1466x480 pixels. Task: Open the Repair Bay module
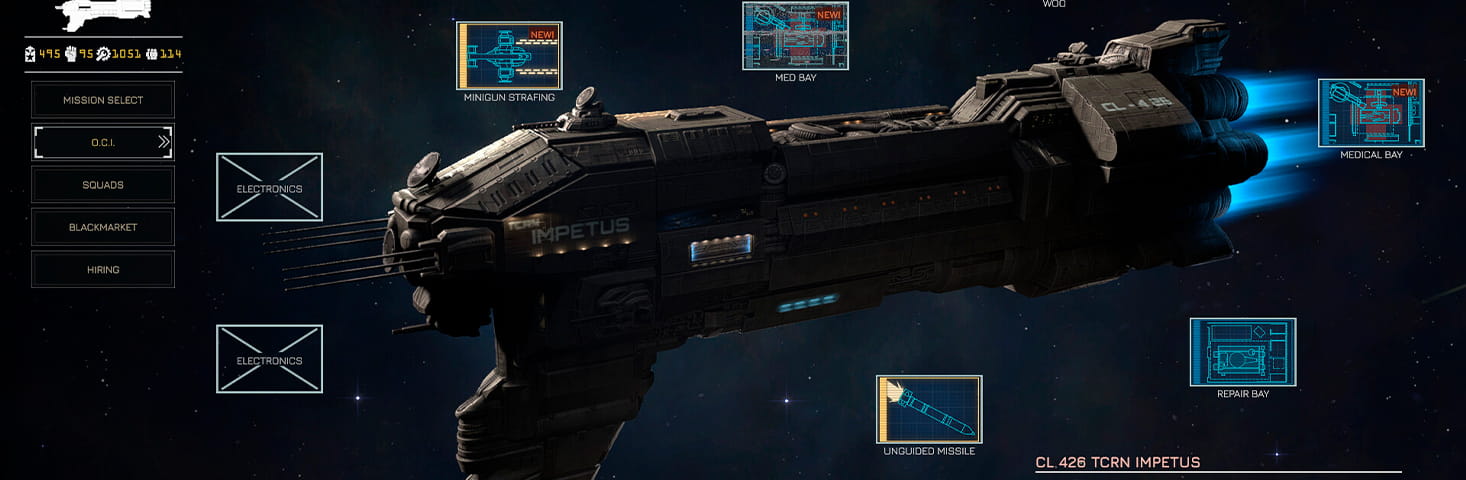point(1242,351)
